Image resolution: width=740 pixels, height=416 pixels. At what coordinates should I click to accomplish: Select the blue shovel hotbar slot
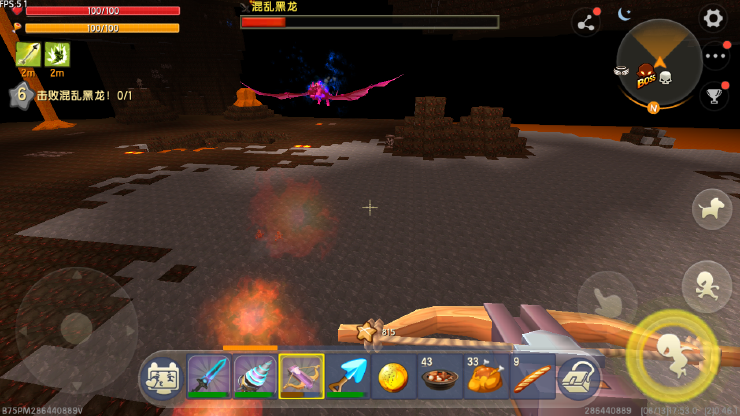pyautogui.click(x=348, y=378)
